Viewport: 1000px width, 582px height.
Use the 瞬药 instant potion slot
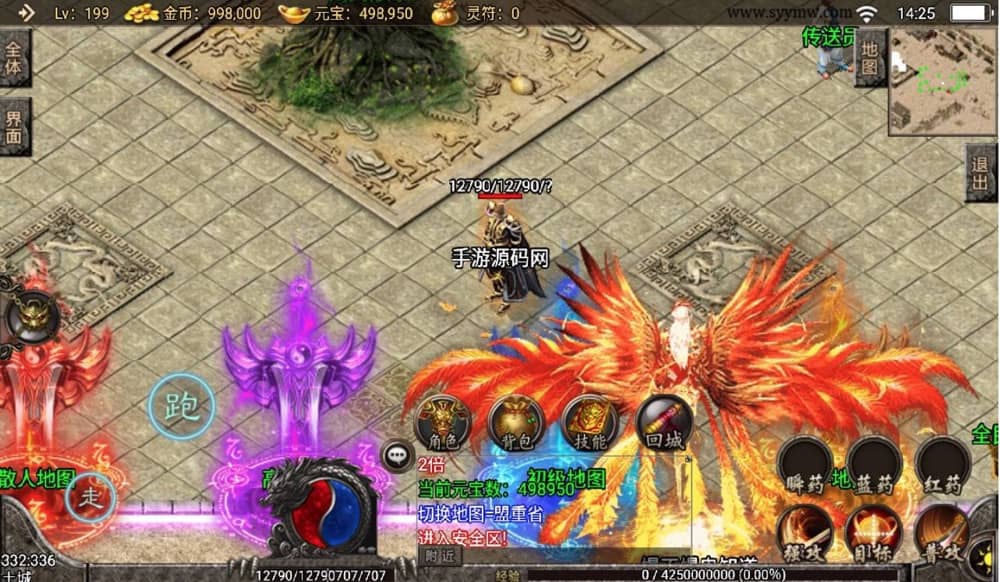pyautogui.click(x=806, y=466)
